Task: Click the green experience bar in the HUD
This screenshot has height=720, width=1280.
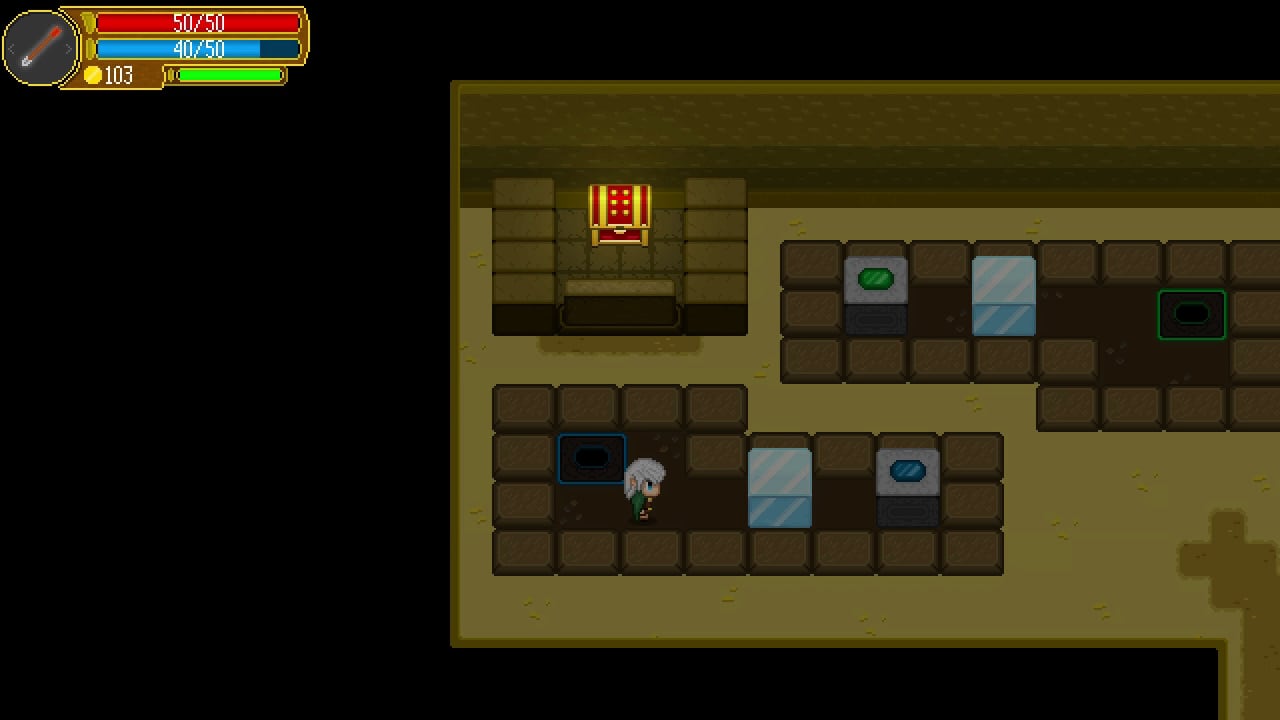Action: (228, 75)
